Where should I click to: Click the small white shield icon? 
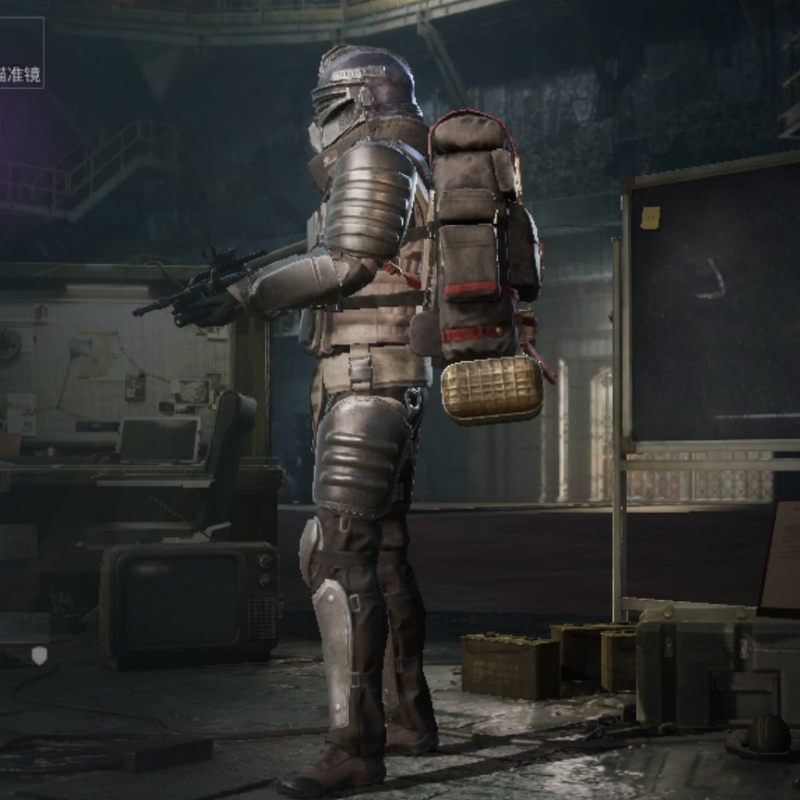[x=39, y=655]
